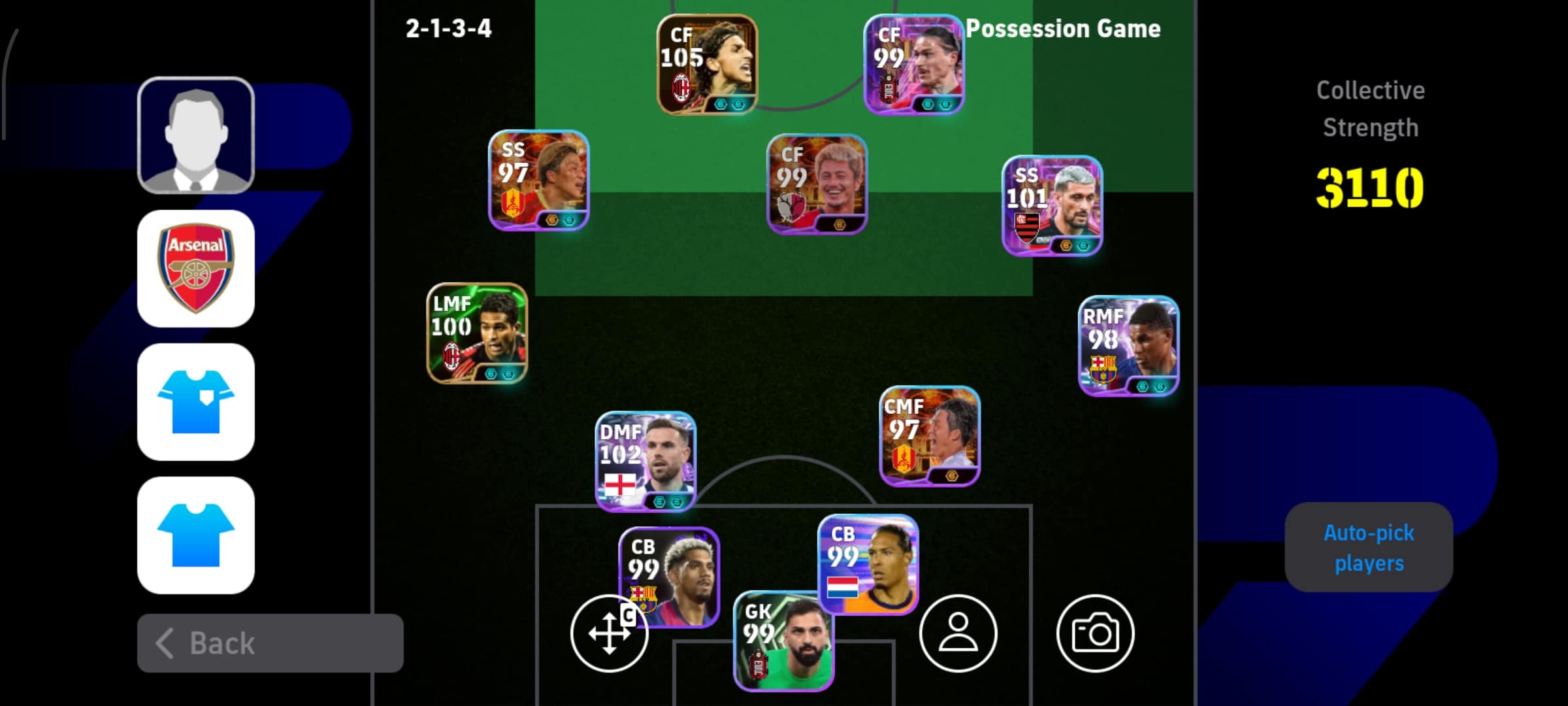Activate the four-arrow move positions button

tap(608, 633)
